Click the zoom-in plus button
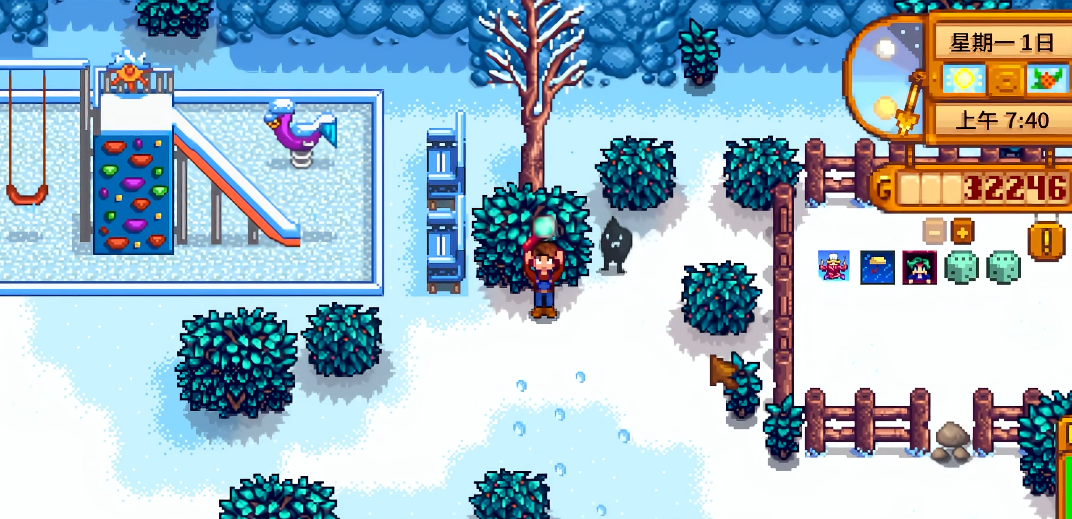Image resolution: width=1072 pixels, height=519 pixels. (x=962, y=231)
